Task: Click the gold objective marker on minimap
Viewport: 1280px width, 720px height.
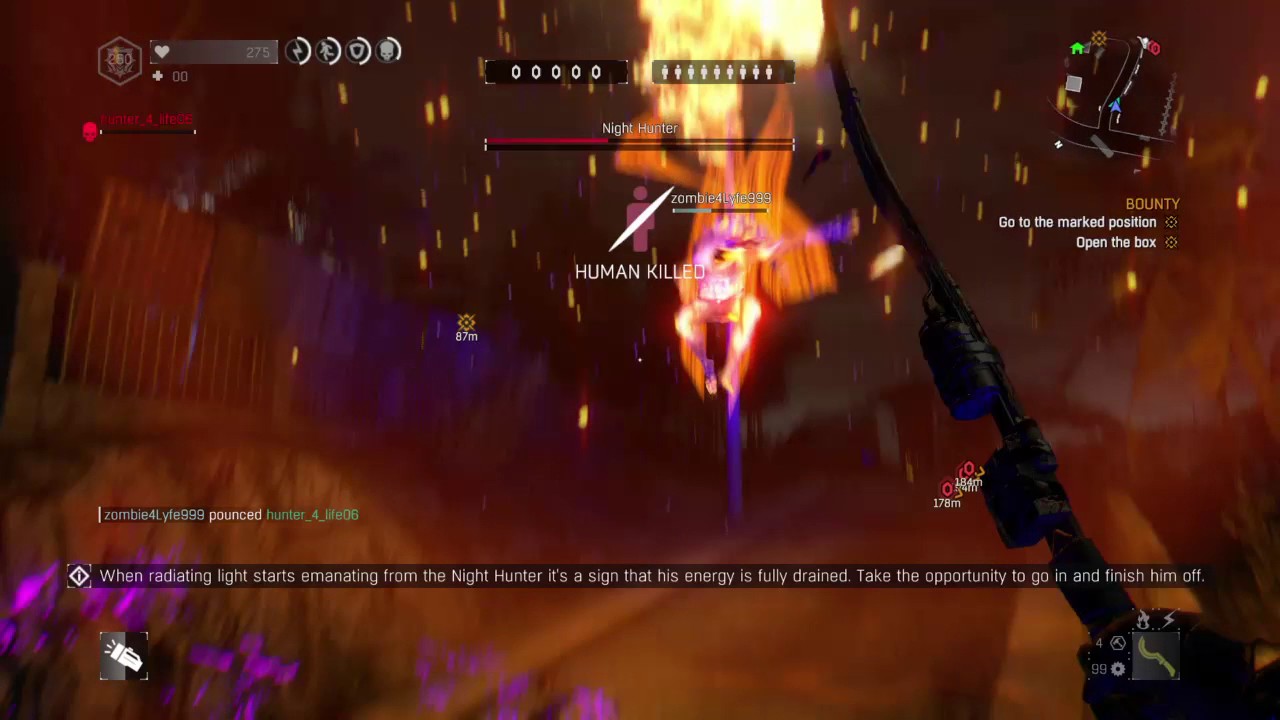Action: [1099, 39]
